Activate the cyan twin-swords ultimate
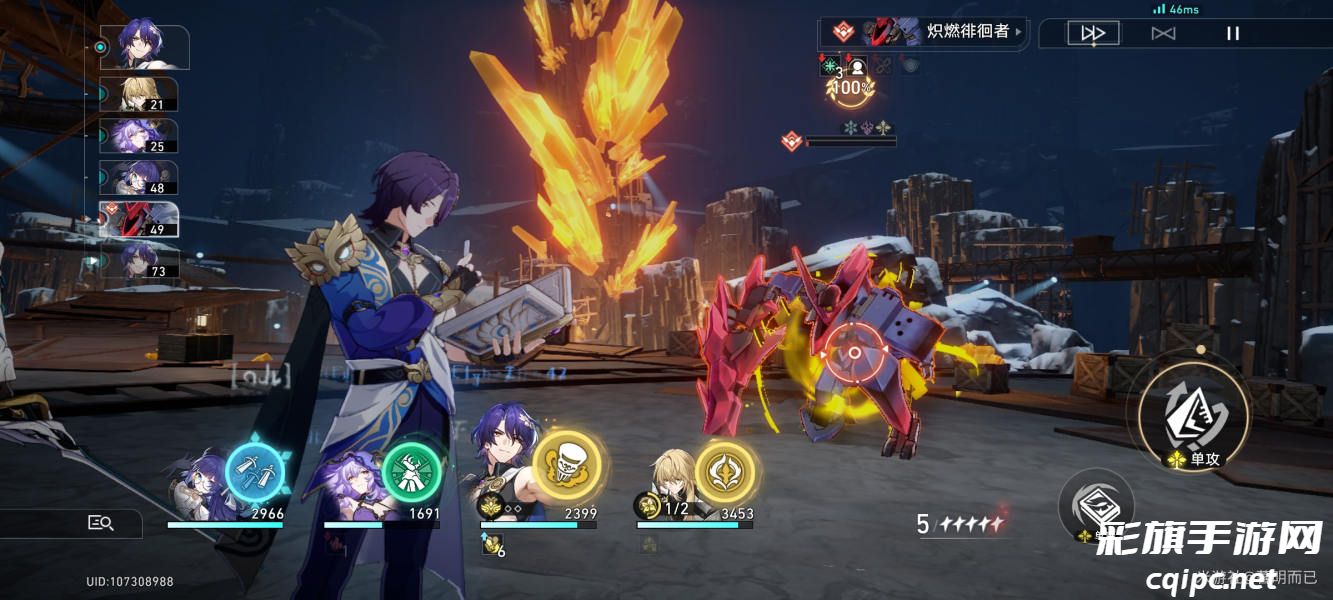The image size is (1333, 600). (x=254, y=472)
